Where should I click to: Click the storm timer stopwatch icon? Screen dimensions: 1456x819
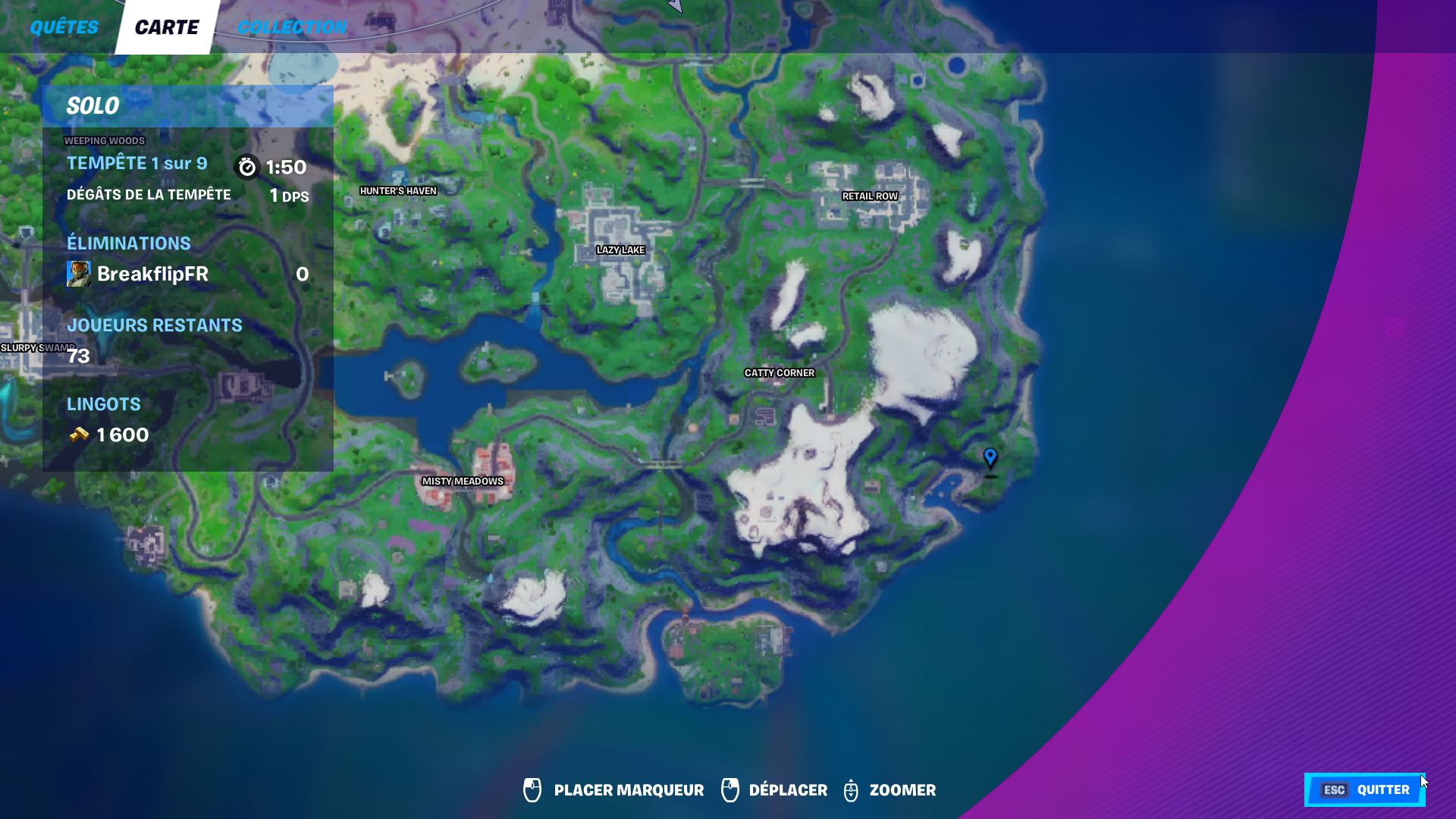[247, 167]
